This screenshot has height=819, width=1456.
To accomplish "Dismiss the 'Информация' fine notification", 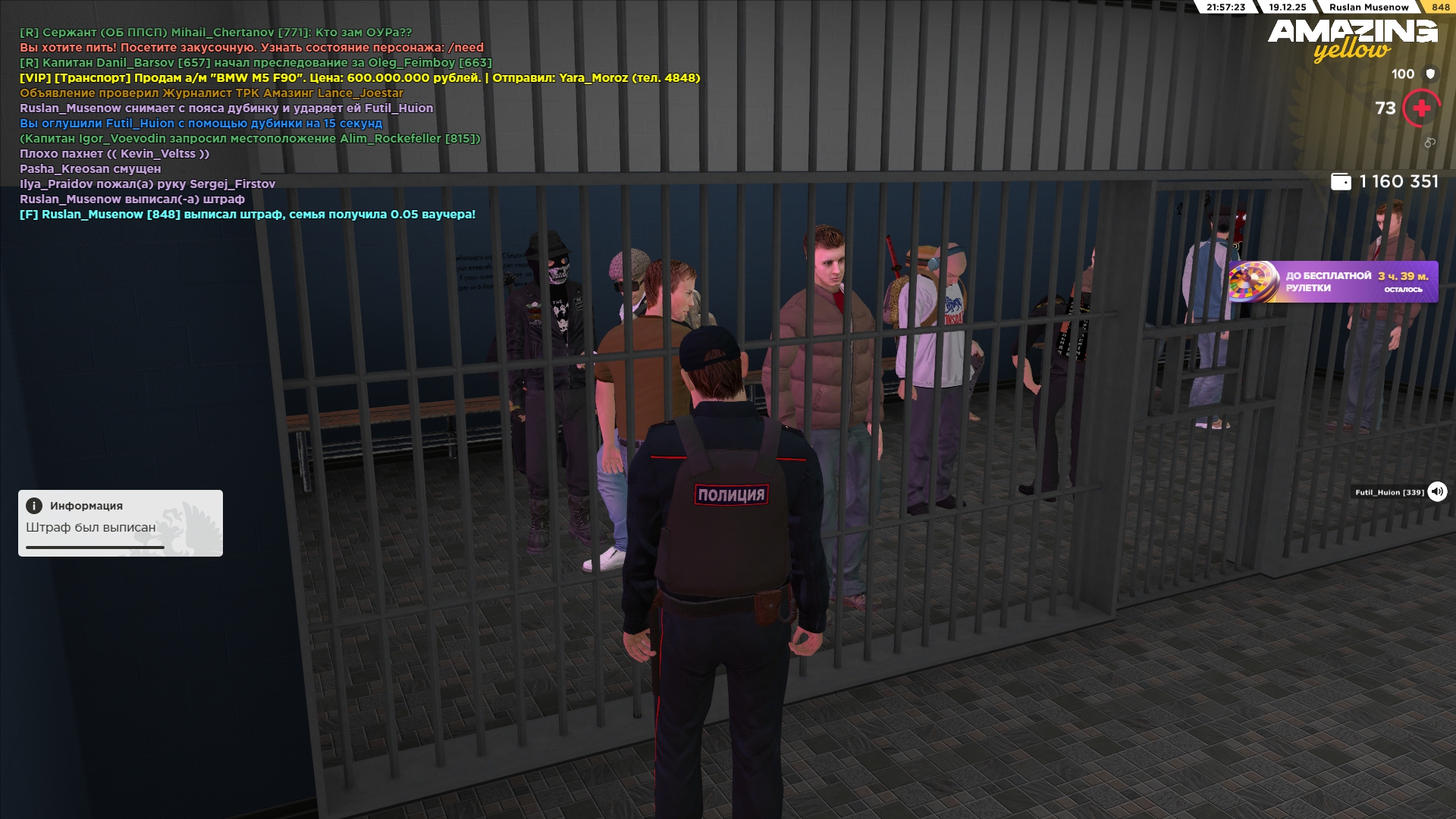I will [121, 522].
